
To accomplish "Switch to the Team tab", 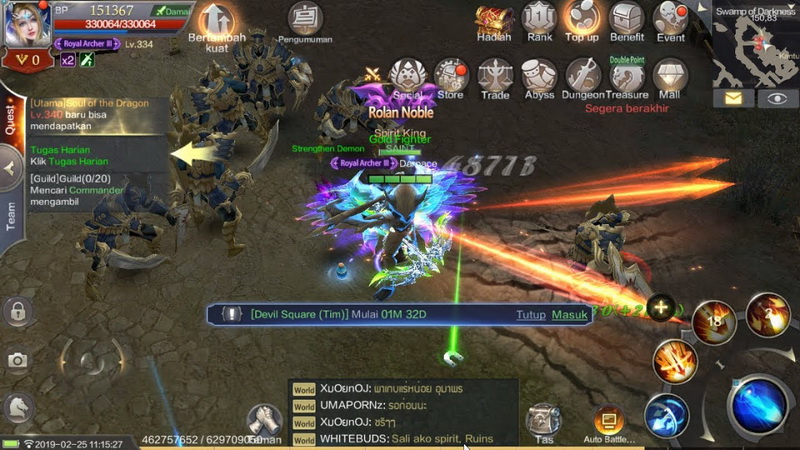I will [x=12, y=217].
